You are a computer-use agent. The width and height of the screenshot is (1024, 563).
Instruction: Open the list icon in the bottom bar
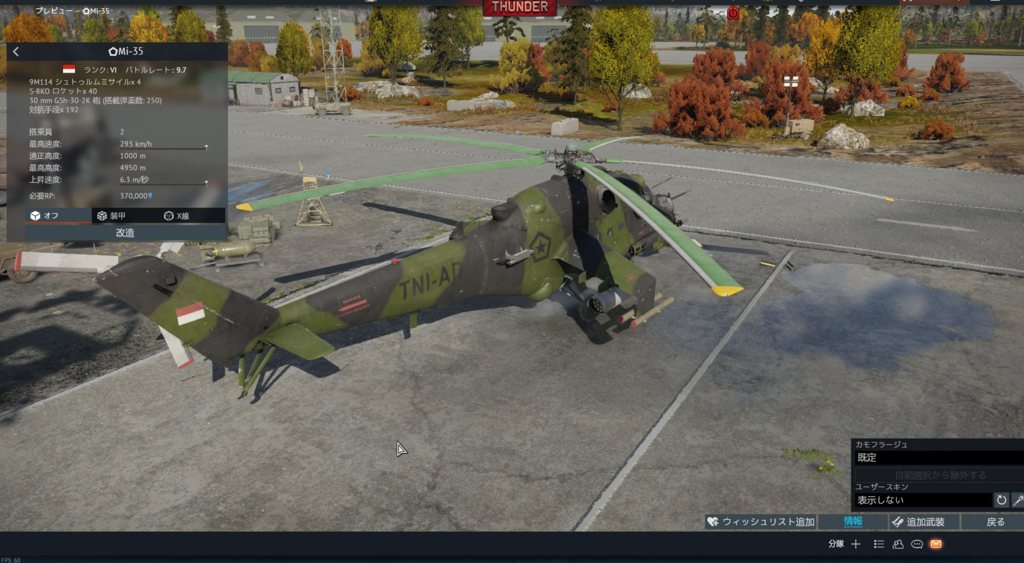[878, 544]
